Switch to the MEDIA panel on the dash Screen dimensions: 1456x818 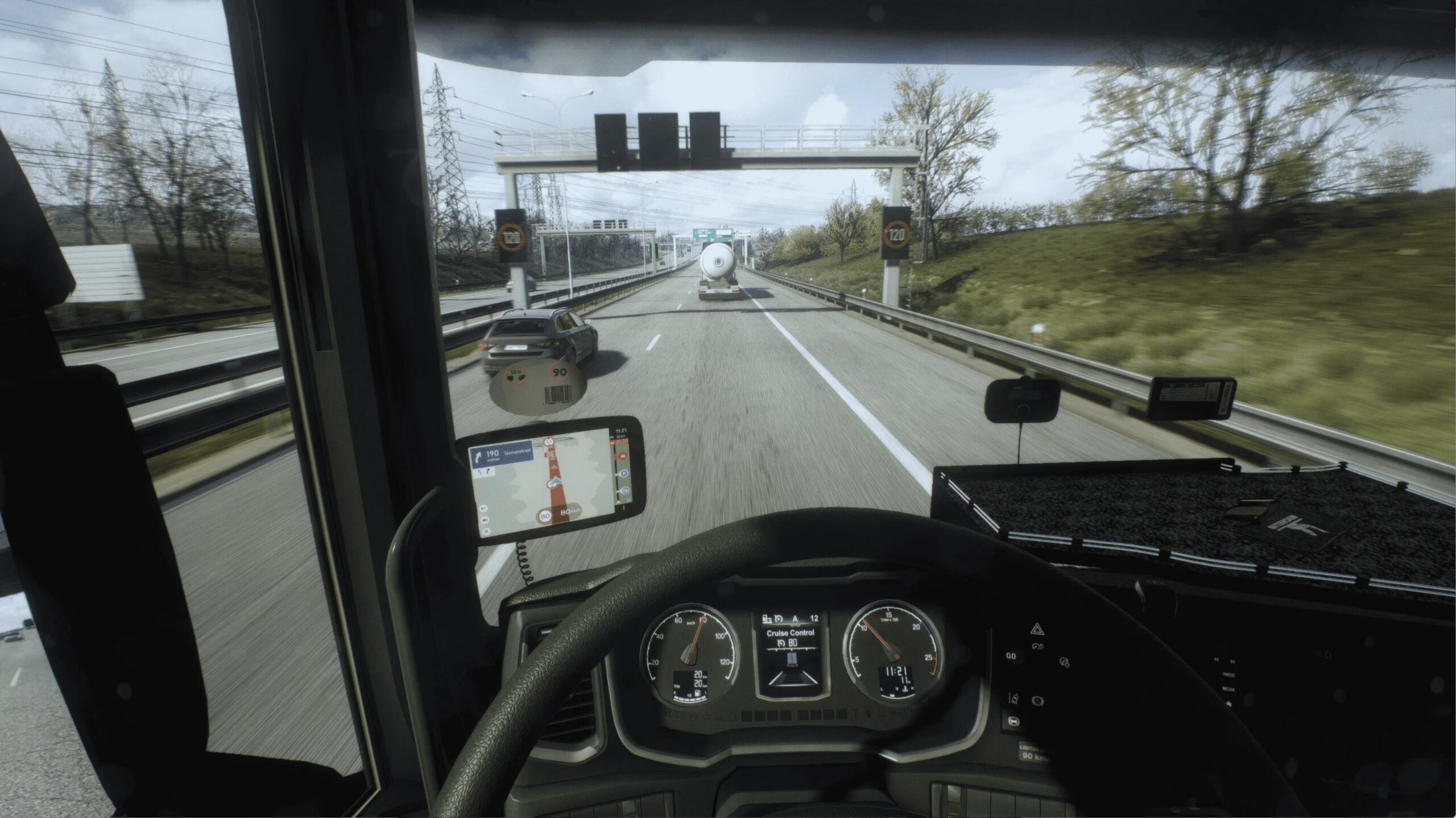pyautogui.click(x=1228, y=689)
